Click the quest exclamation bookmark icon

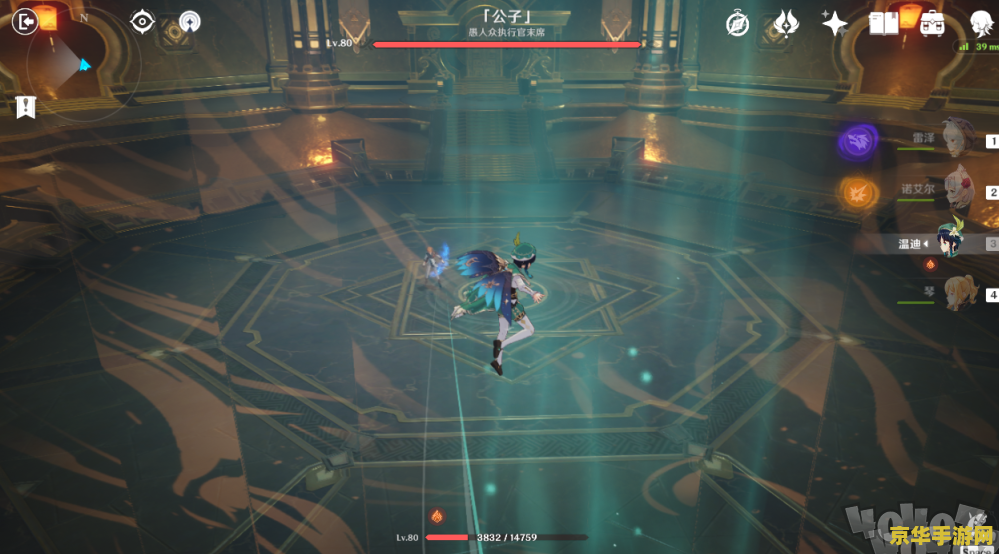point(25,108)
